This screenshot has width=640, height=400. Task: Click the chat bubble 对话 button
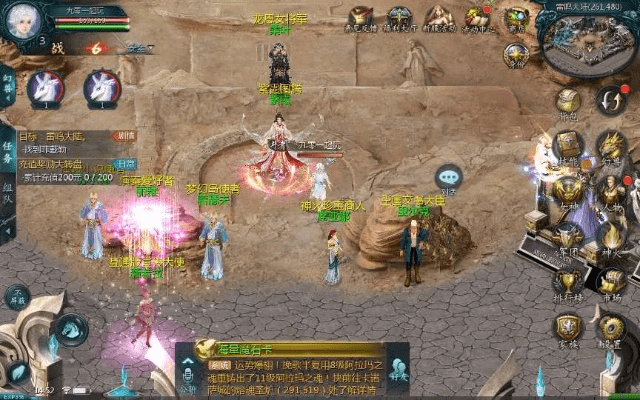448,178
